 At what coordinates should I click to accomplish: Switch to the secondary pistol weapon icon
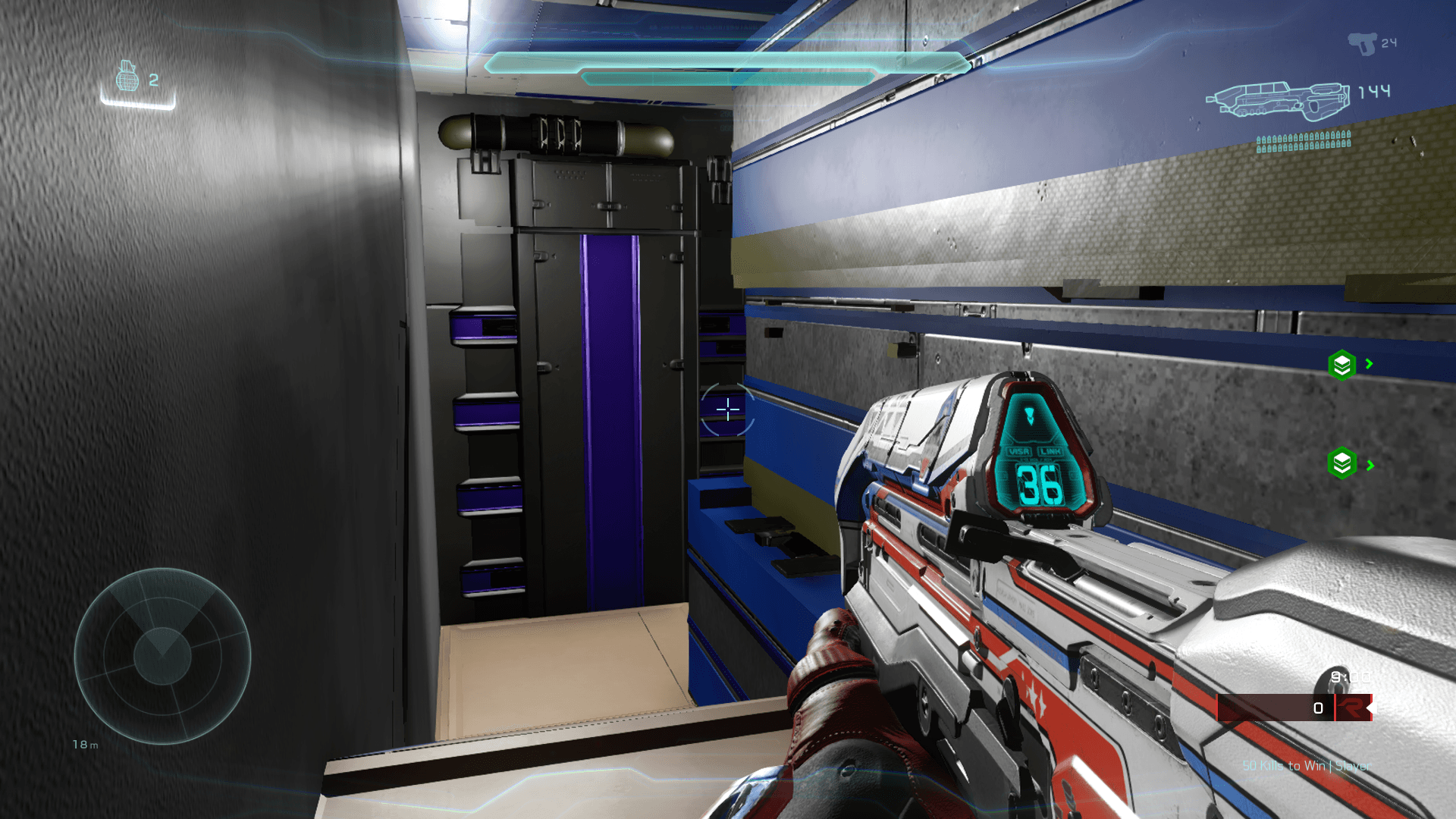point(1362,43)
